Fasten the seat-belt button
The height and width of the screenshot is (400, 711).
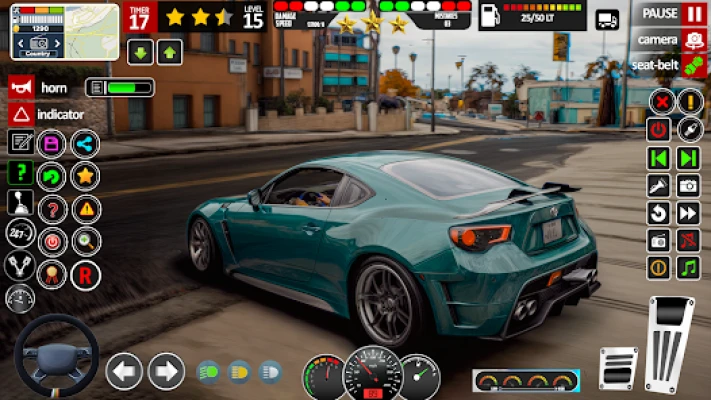coord(671,63)
